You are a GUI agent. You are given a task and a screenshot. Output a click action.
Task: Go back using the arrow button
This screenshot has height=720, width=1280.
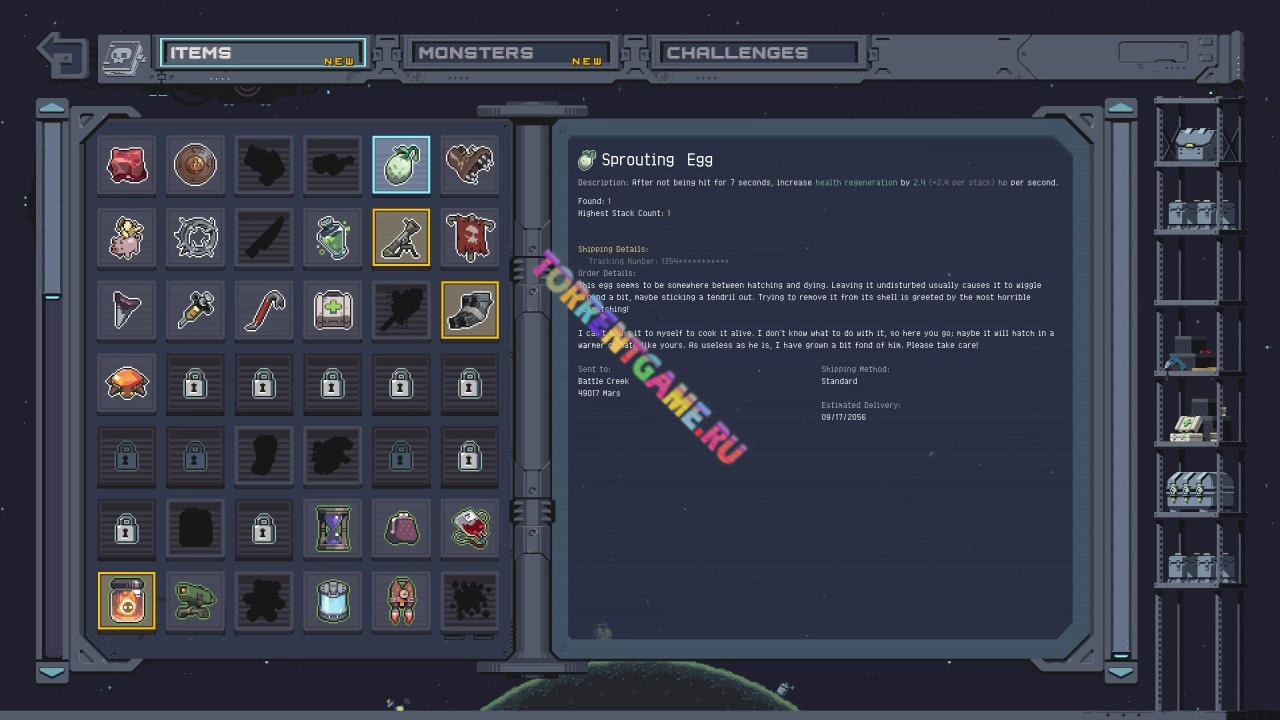click(x=62, y=54)
